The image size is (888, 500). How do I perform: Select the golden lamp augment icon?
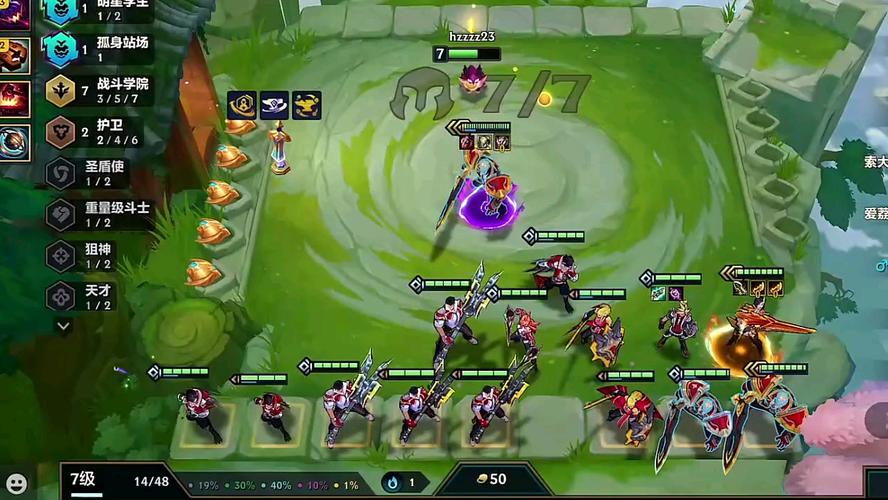[x=306, y=105]
